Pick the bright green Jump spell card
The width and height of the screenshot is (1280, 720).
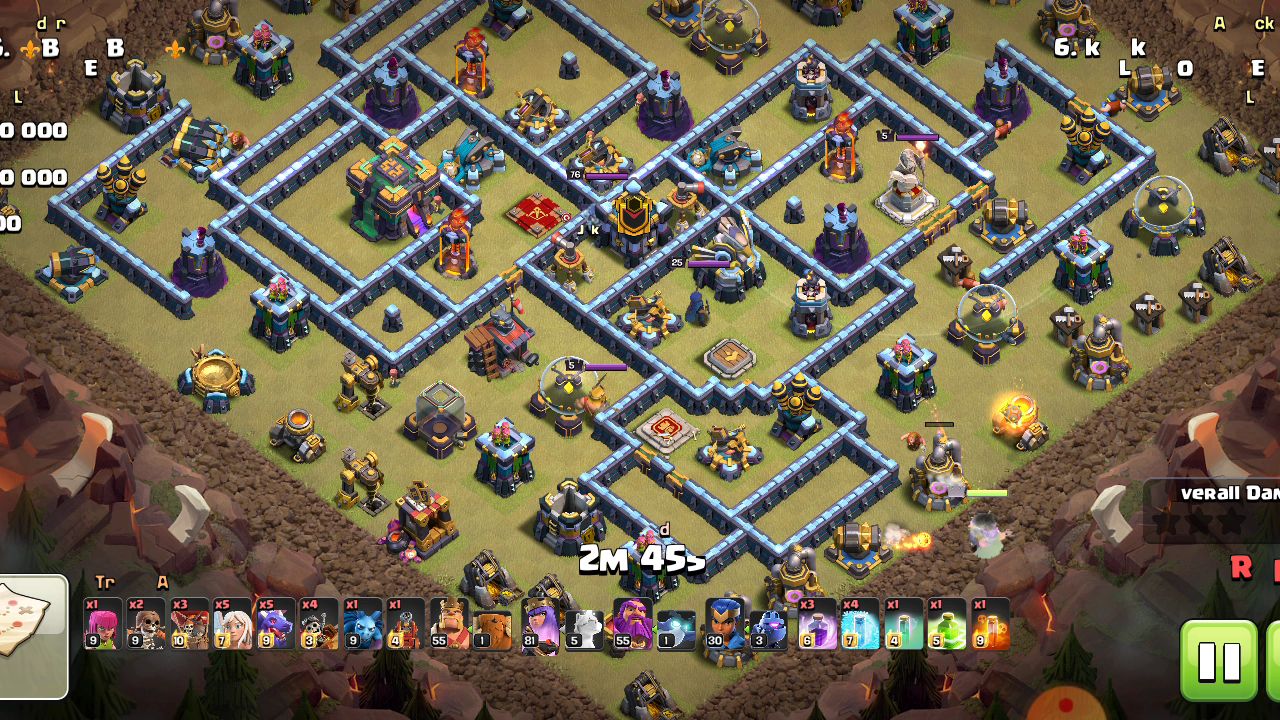(x=946, y=624)
